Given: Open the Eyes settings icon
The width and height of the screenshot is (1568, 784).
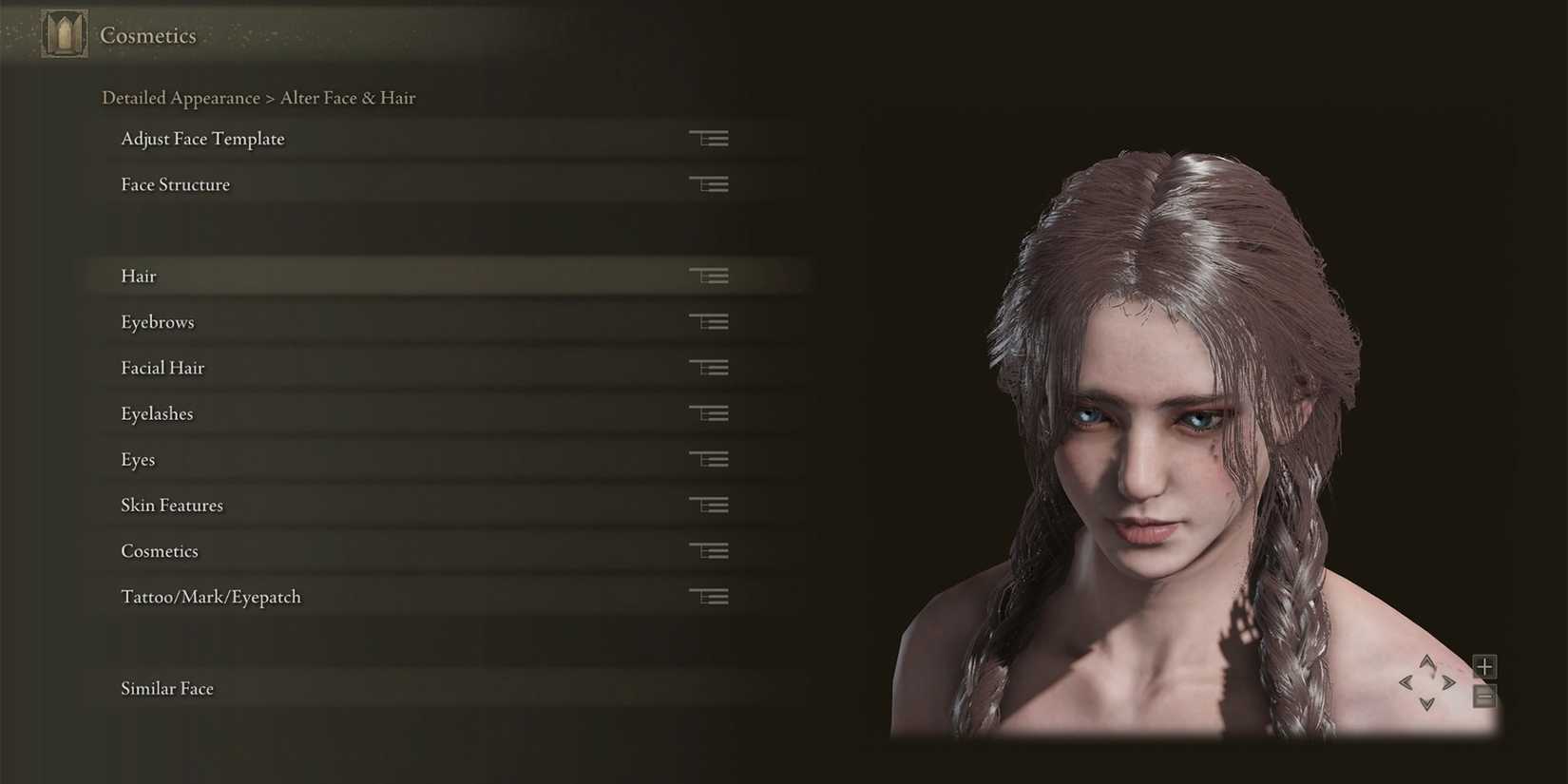Looking at the screenshot, I should (x=709, y=459).
